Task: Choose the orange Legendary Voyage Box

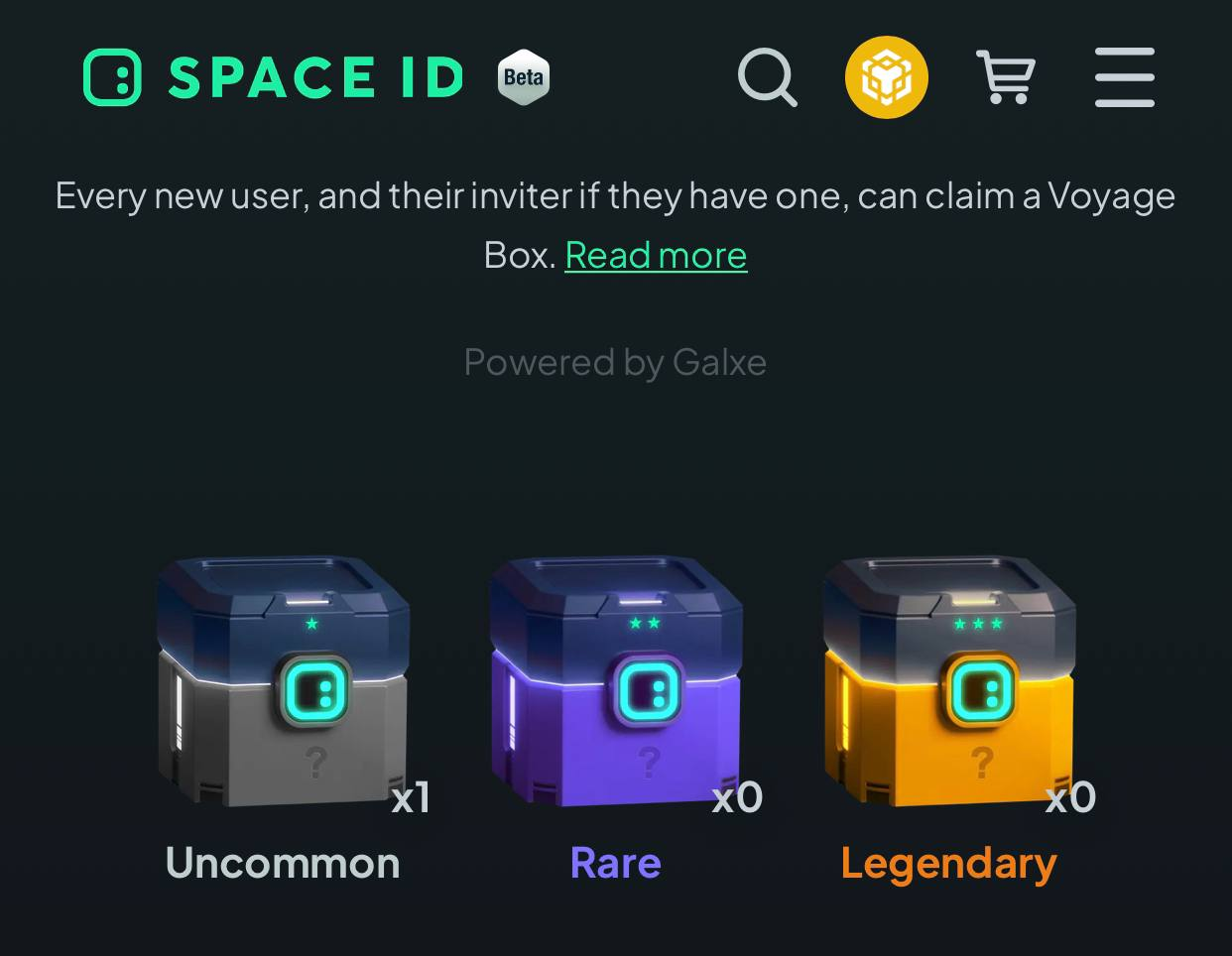Action: point(949,682)
